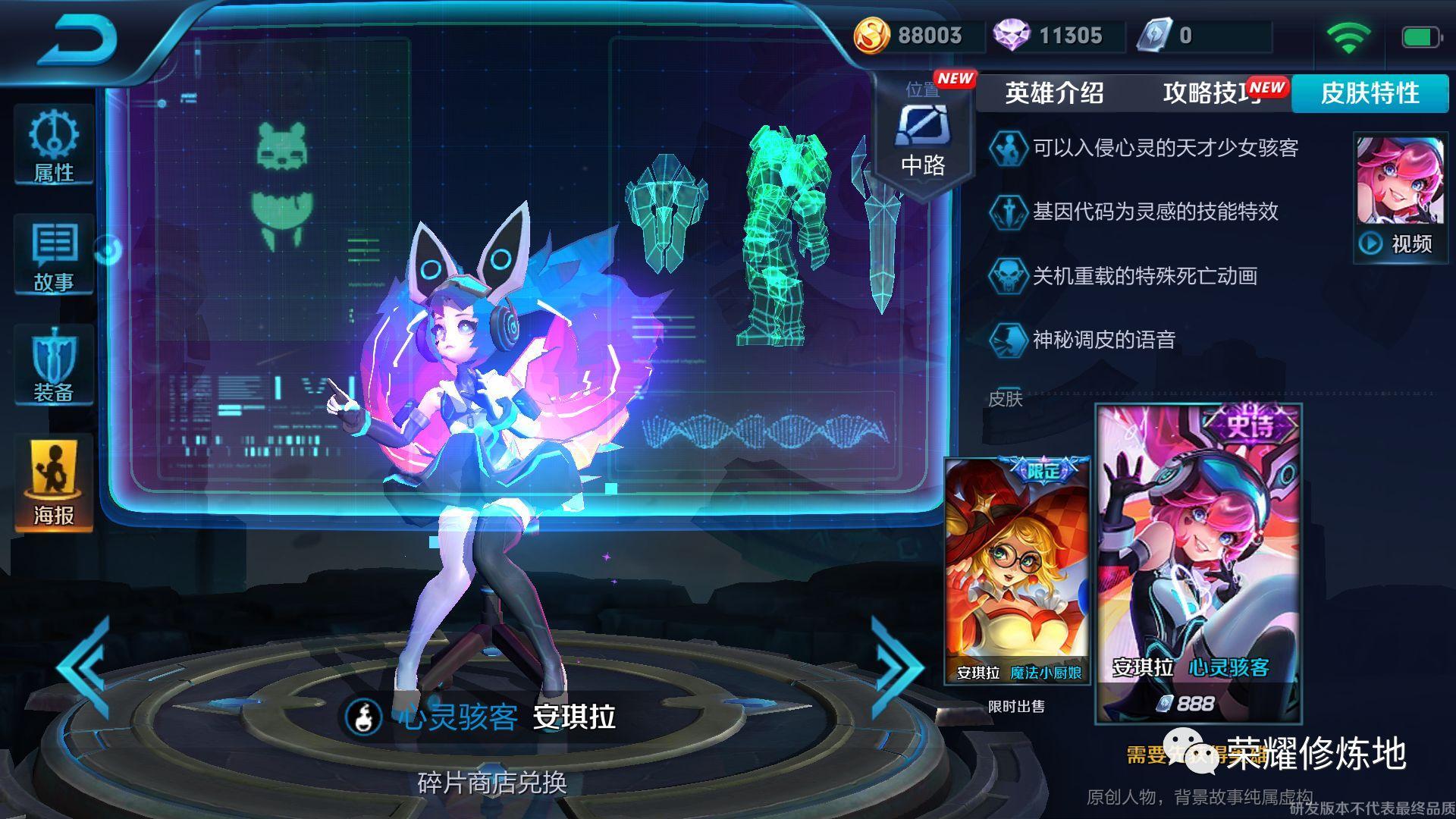The image size is (1456, 819).
Task: Click the 中路 position badge
Action: [923, 140]
